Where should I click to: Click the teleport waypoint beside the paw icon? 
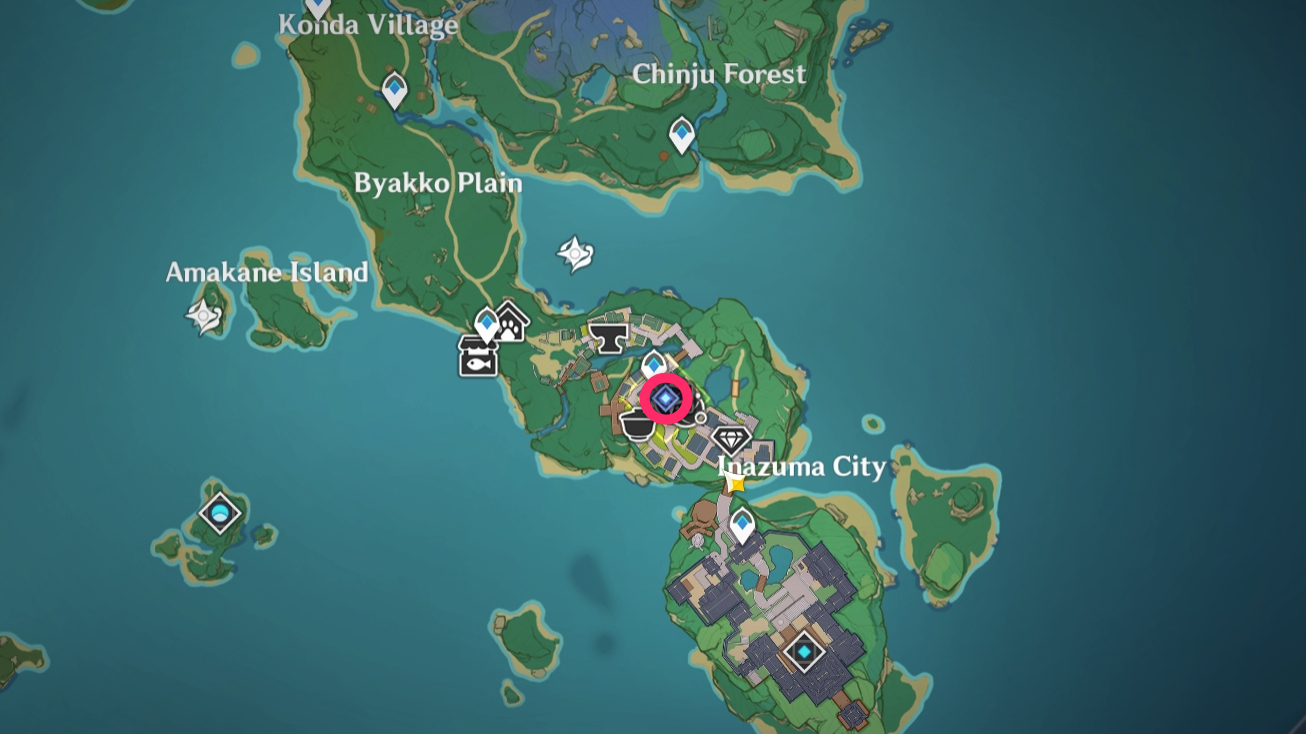pyautogui.click(x=485, y=323)
